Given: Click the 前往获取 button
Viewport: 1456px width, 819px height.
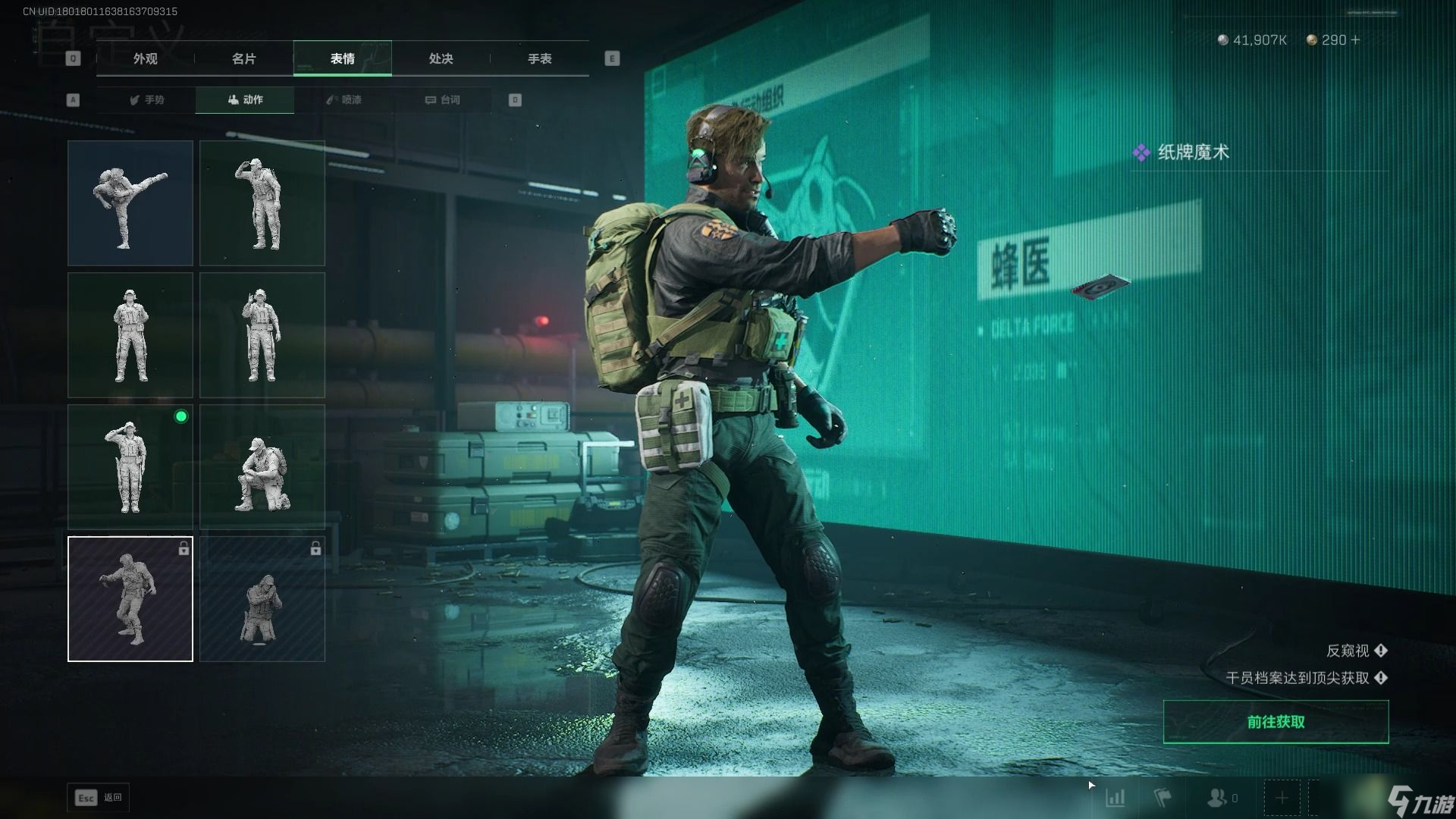Looking at the screenshot, I should coord(1276,722).
